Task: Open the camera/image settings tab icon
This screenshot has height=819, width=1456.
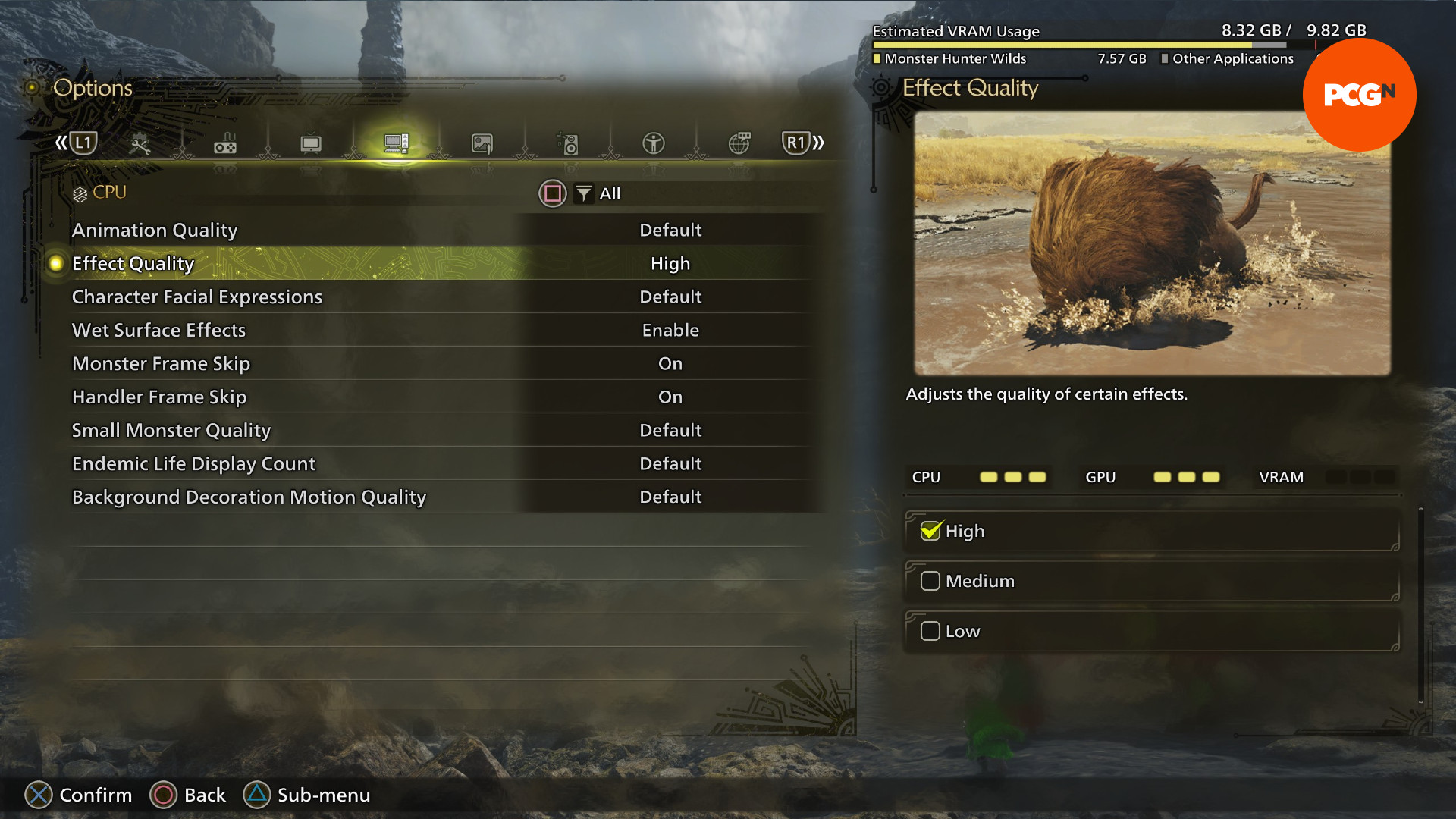Action: pyautogui.click(x=482, y=143)
